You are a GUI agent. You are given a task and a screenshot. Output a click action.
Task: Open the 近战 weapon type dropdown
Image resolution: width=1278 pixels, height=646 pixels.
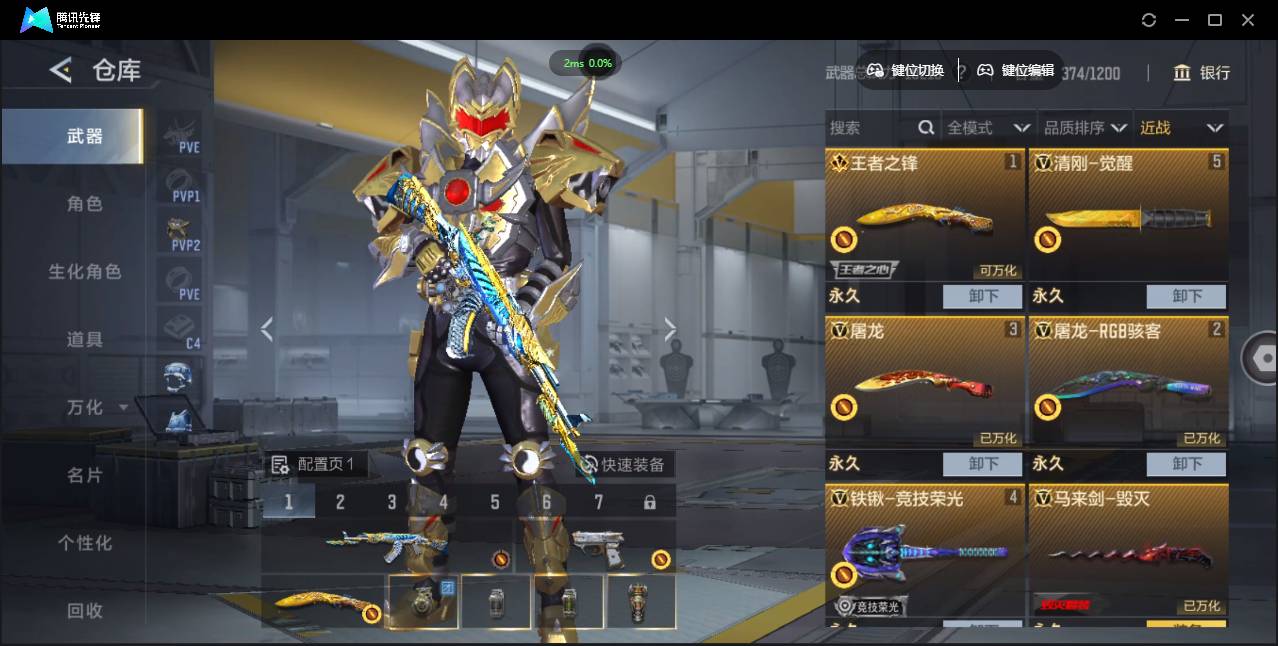pyautogui.click(x=1181, y=128)
